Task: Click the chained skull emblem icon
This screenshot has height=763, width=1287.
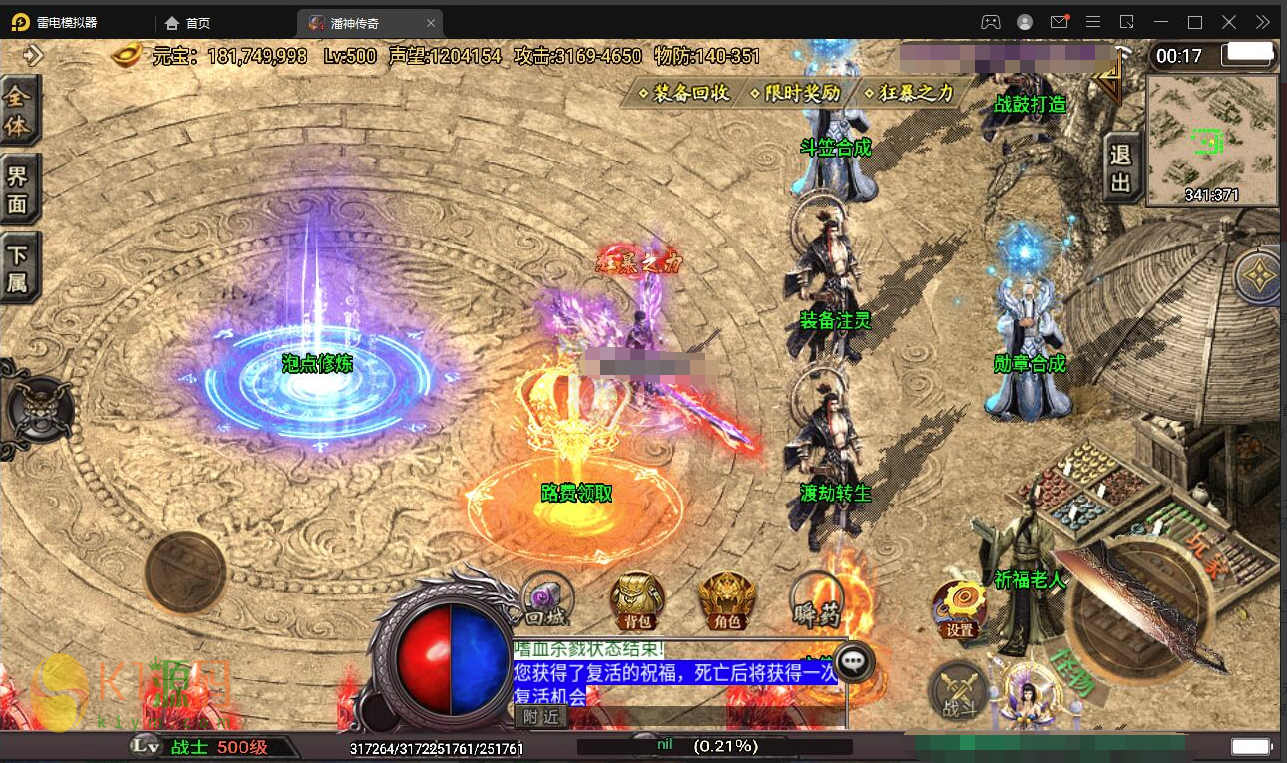Action: tap(40, 410)
